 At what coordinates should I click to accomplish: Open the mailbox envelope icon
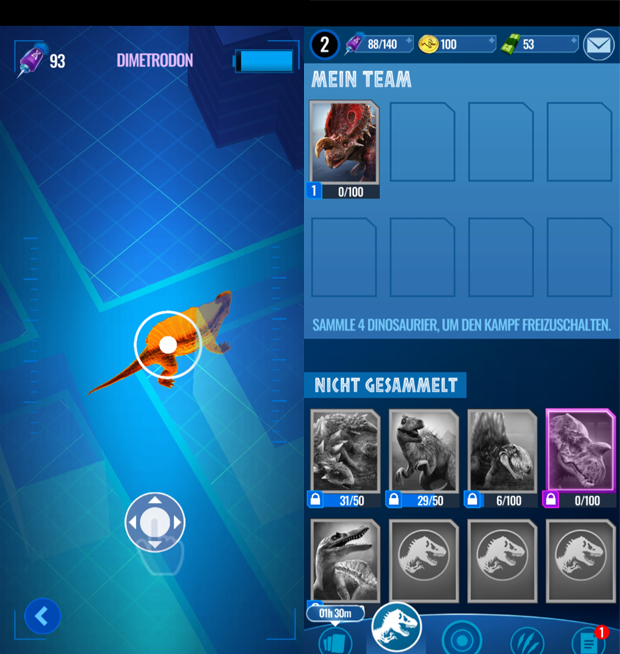click(x=598, y=44)
